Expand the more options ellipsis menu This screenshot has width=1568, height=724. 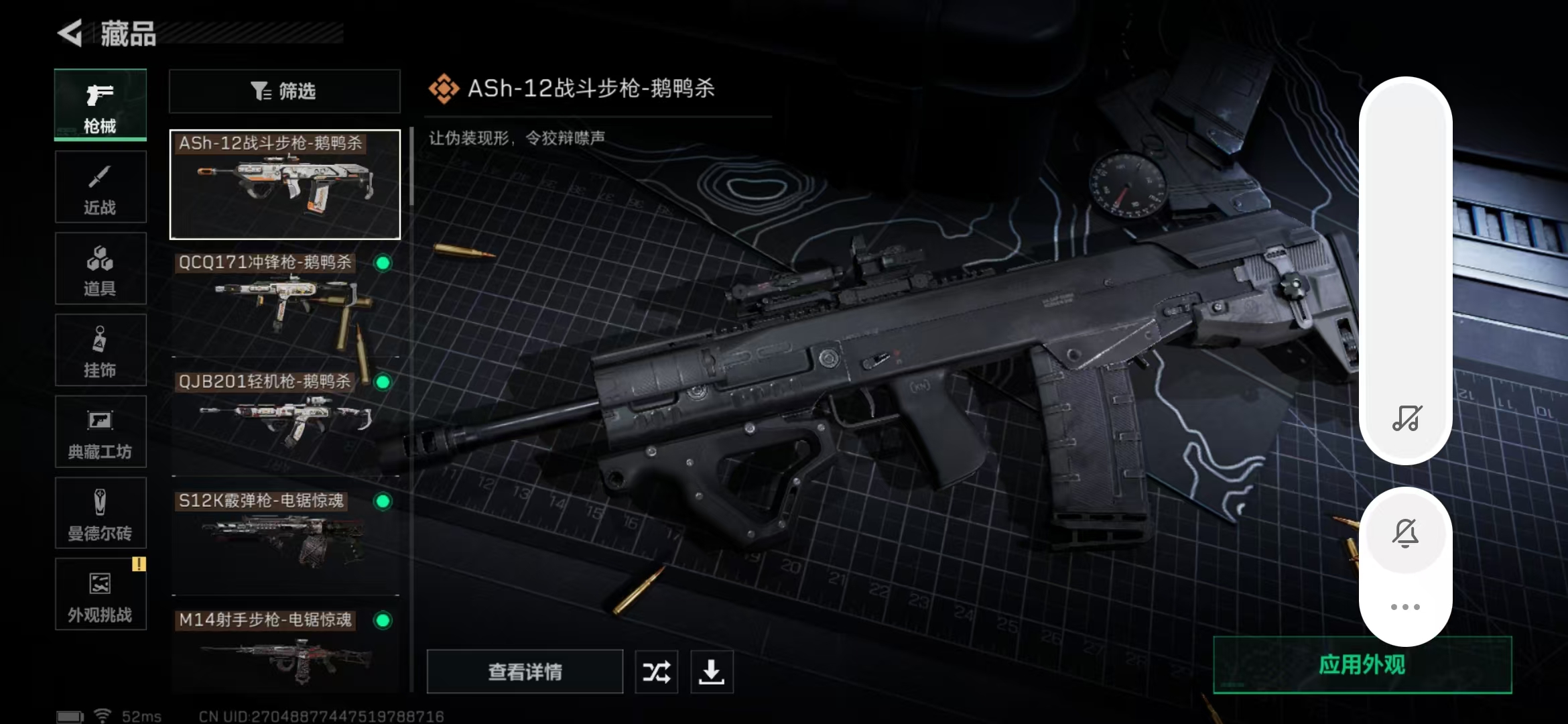1407,607
